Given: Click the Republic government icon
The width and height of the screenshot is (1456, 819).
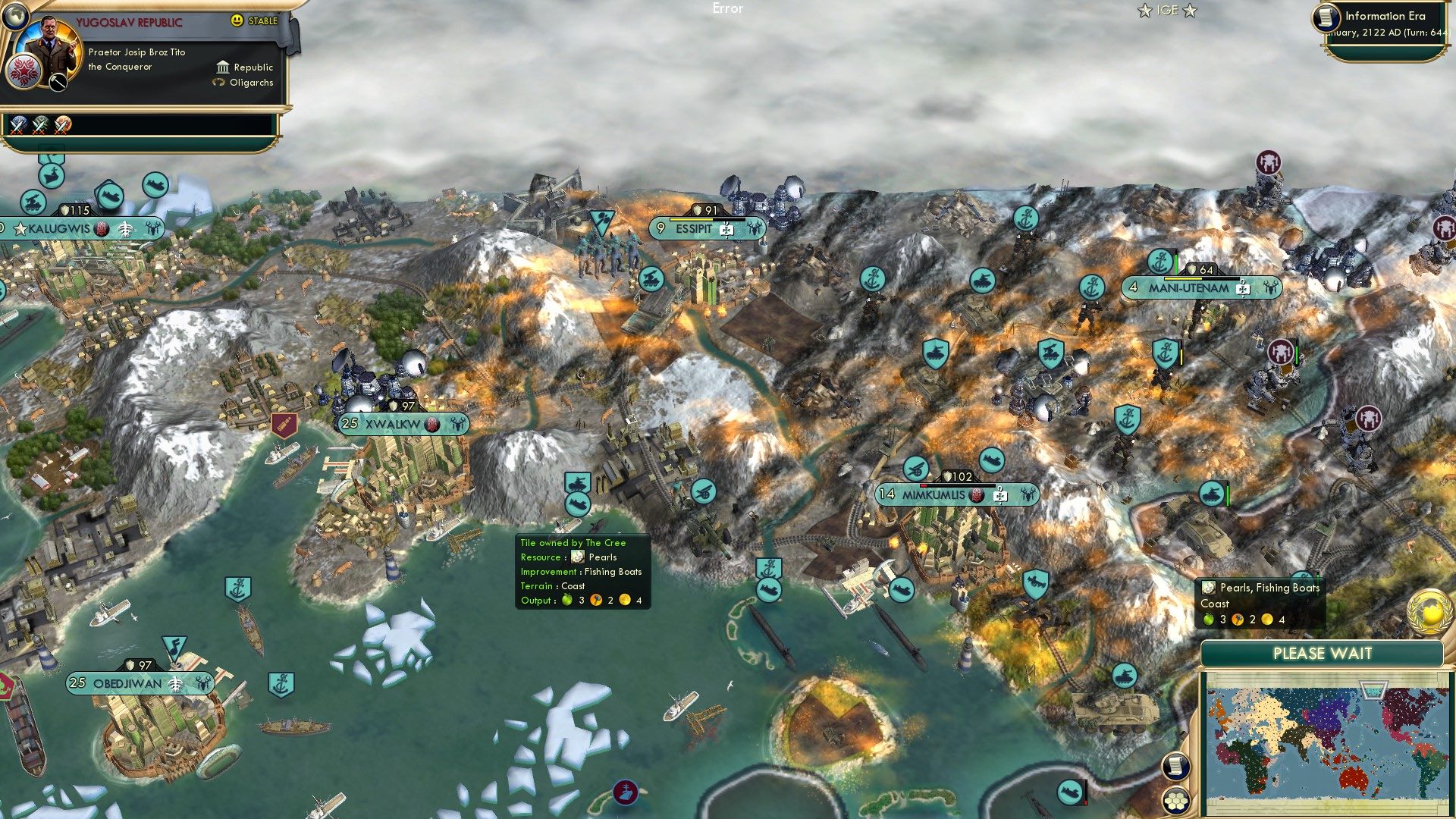Looking at the screenshot, I should pyautogui.click(x=223, y=68).
